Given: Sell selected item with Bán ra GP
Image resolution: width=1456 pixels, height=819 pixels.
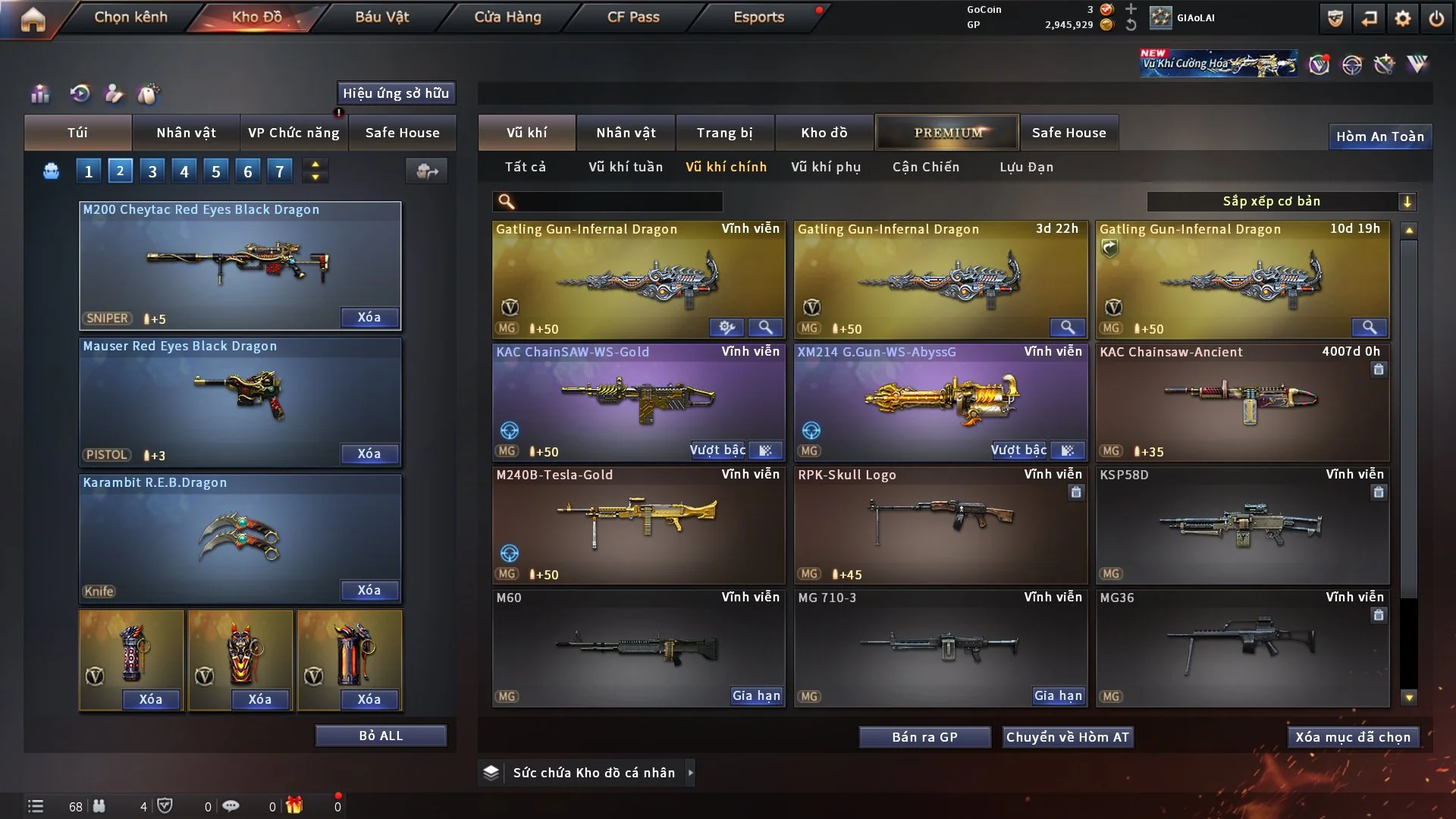Looking at the screenshot, I should (x=924, y=737).
